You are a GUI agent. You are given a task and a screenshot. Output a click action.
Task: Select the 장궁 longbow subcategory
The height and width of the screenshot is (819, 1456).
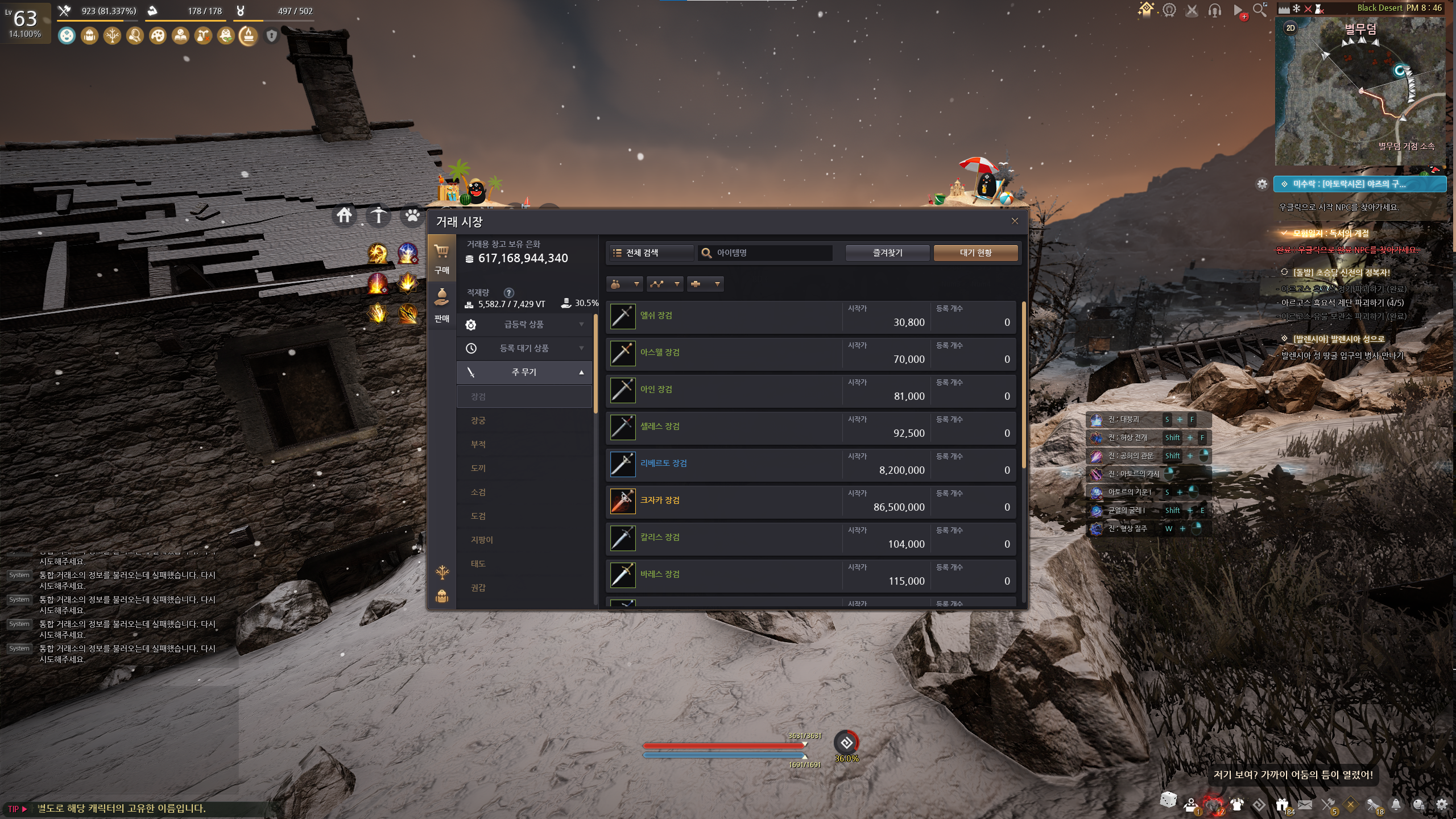pyautogui.click(x=478, y=420)
